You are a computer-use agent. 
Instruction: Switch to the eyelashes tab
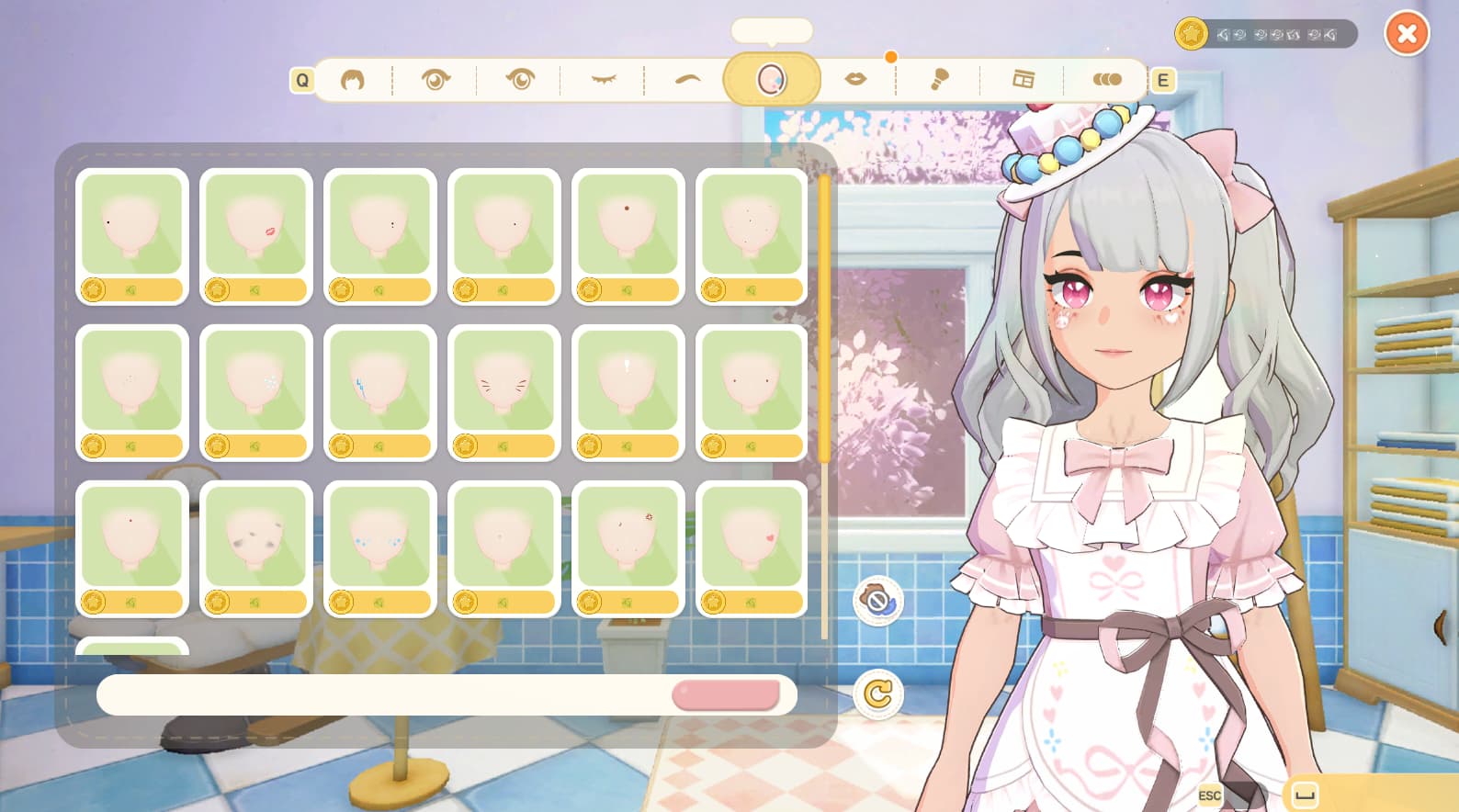click(x=603, y=80)
